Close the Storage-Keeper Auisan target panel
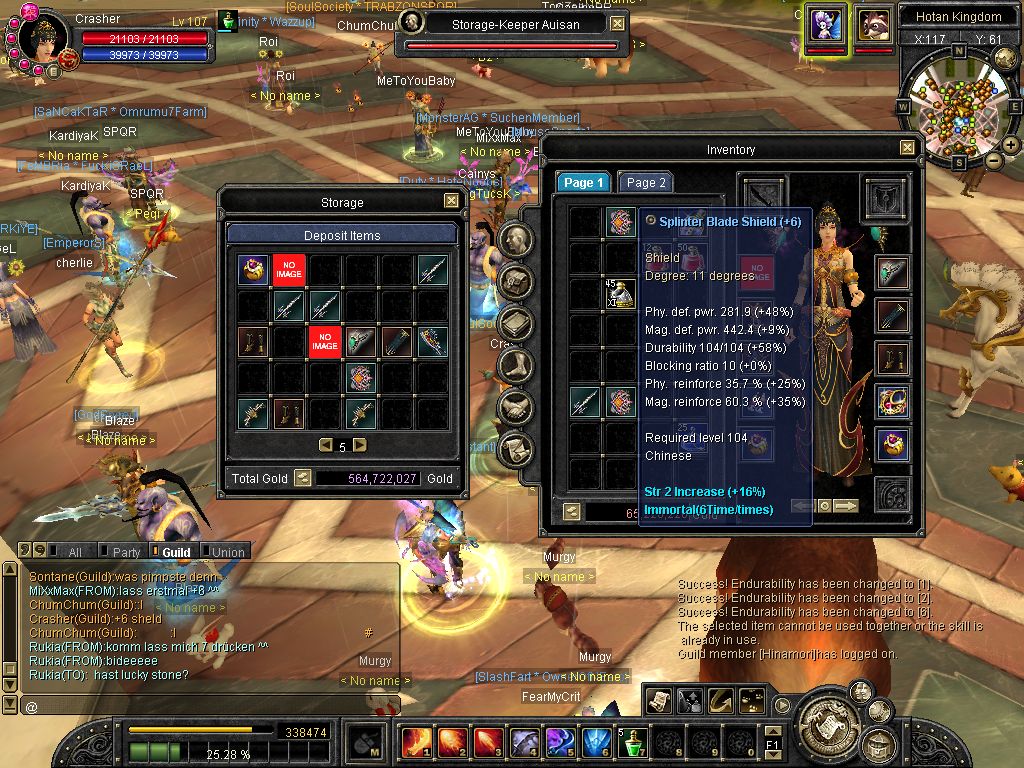The height and width of the screenshot is (768, 1024). 618,24
